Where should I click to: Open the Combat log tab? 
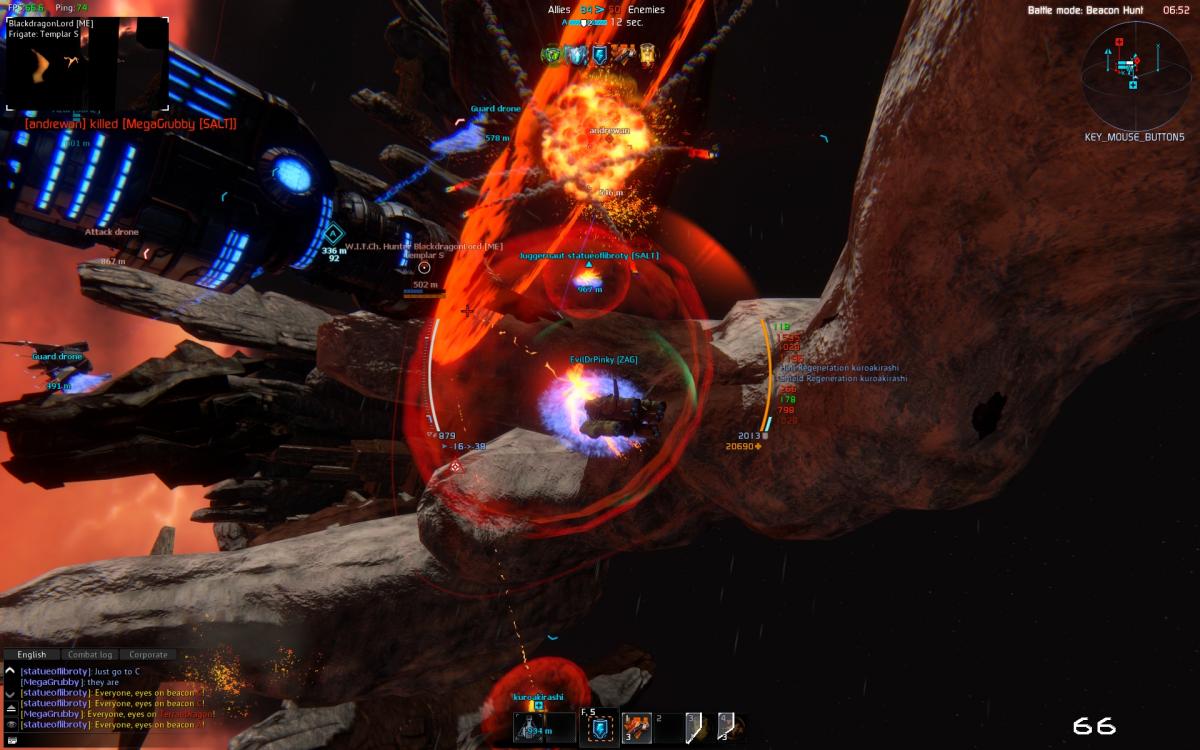click(90, 655)
